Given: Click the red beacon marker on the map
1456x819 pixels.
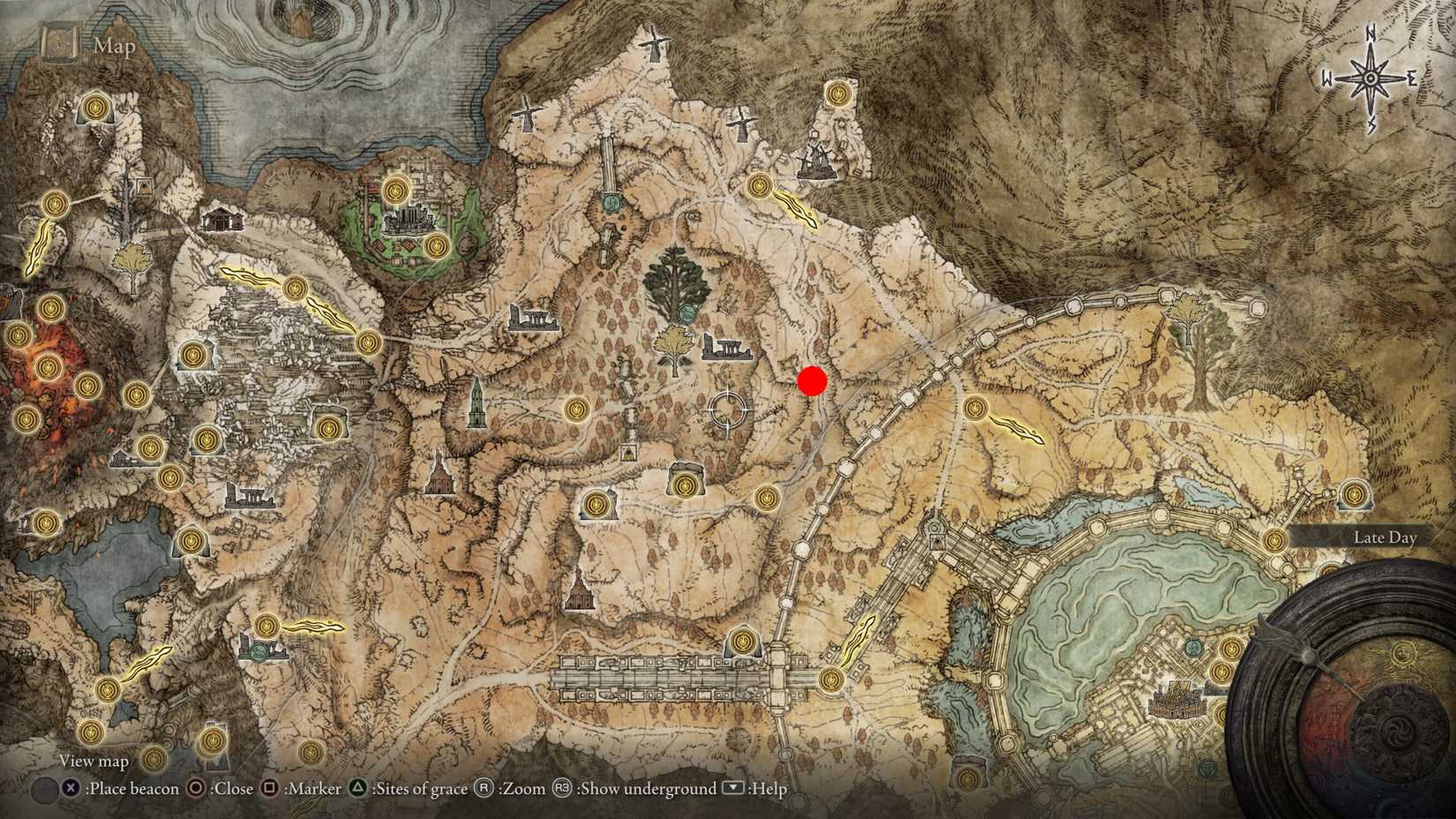Looking at the screenshot, I should [811, 383].
